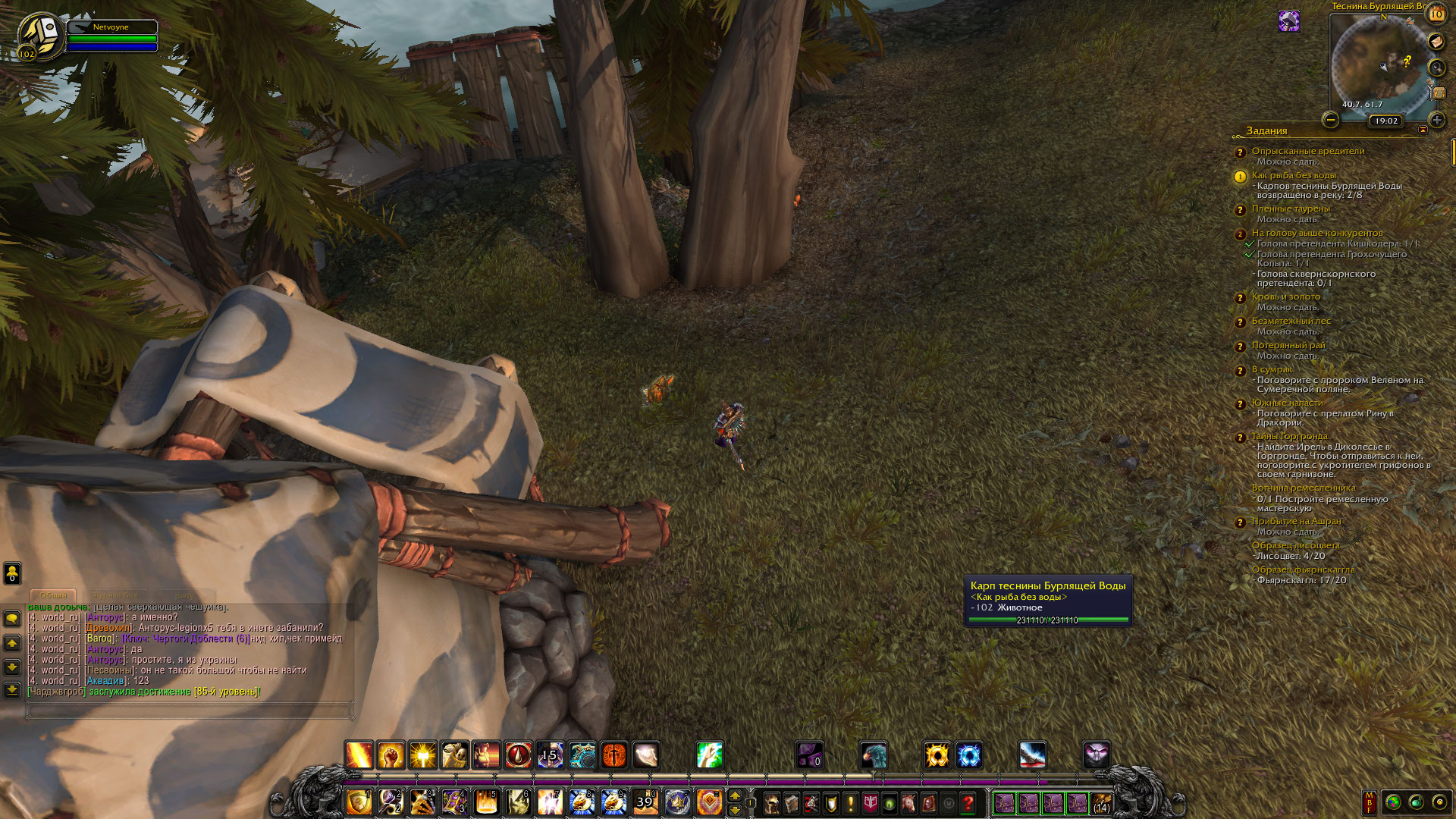Open the backpack showing 14 free slots
Image resolution: width=1456 pixels, height=819 pixels.
1101,803
